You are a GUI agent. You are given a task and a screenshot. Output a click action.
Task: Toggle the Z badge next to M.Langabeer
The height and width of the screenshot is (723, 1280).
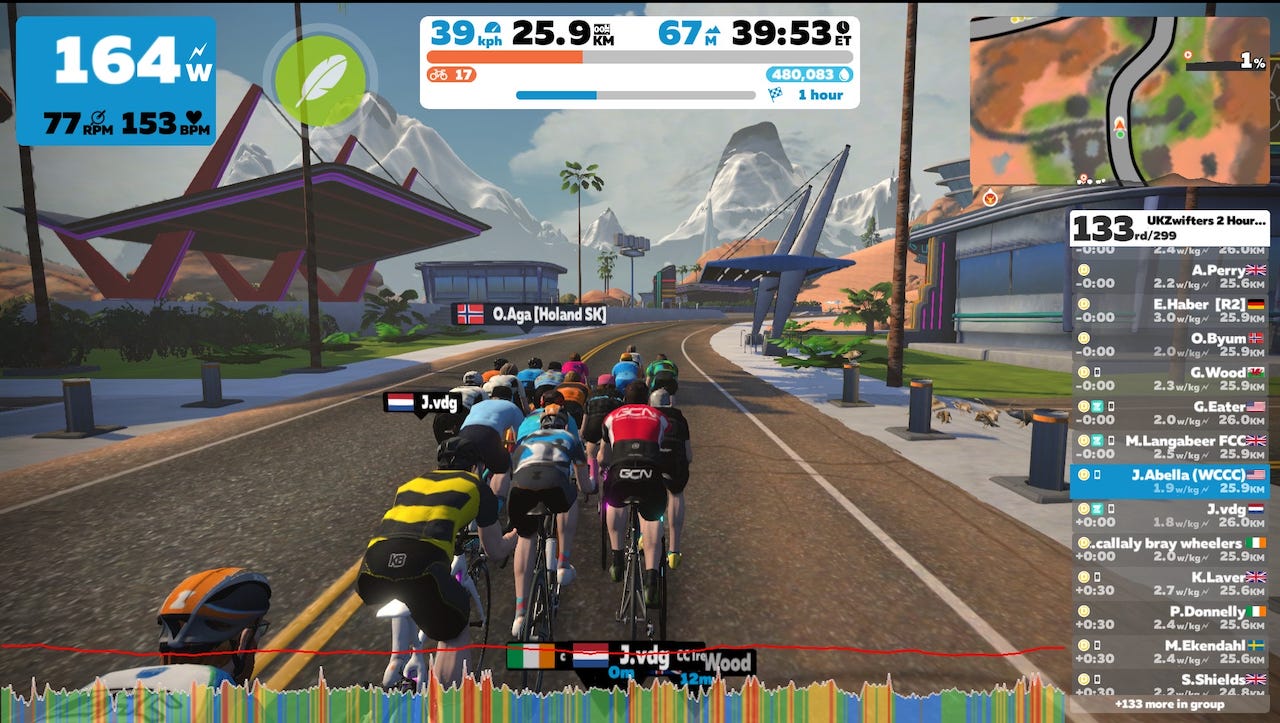[1096, 439]
